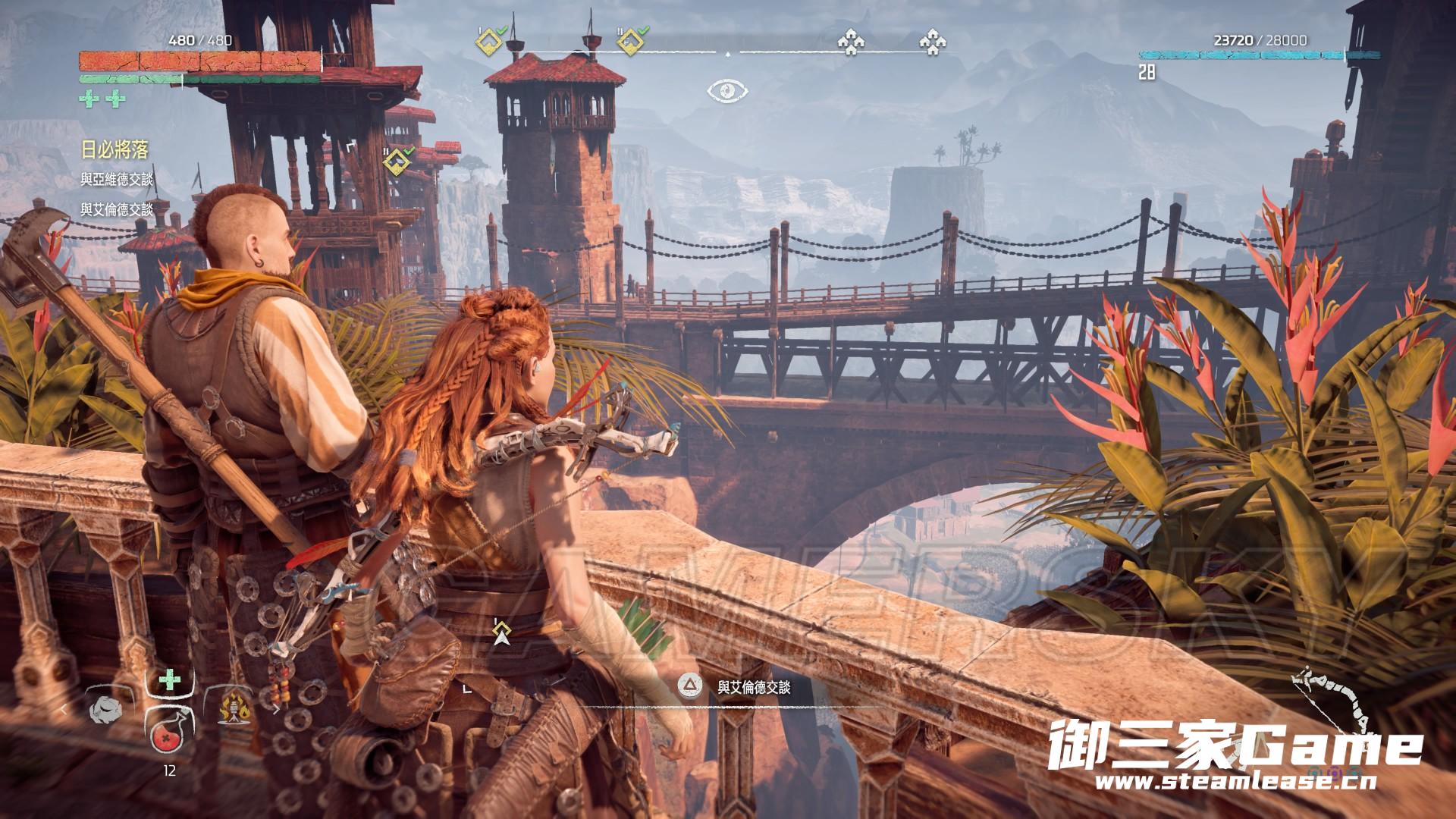Open the 日必將落 quest tracker title

coord(115,150)
